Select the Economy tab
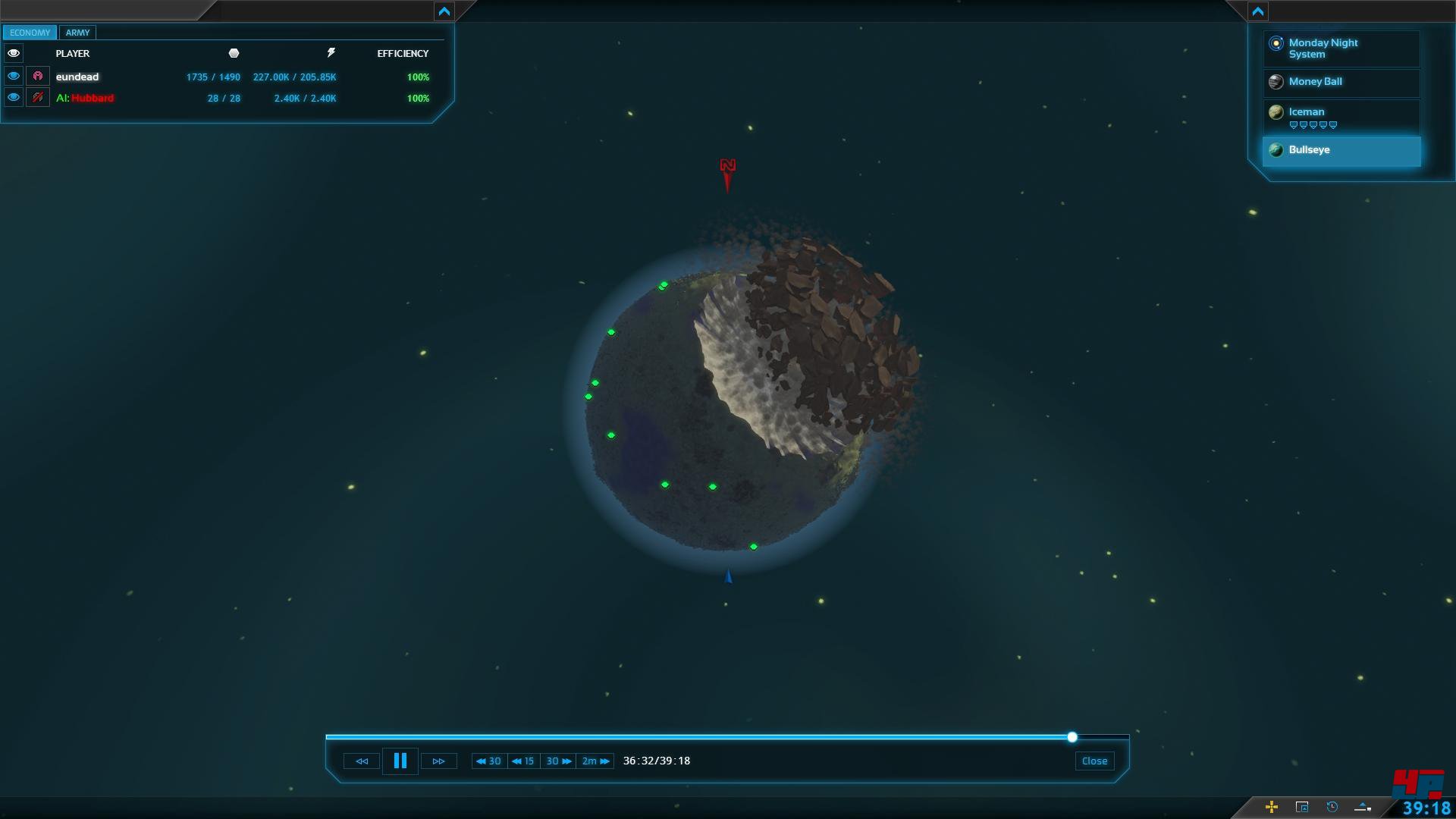1456x819 pixels. (30, 33)
